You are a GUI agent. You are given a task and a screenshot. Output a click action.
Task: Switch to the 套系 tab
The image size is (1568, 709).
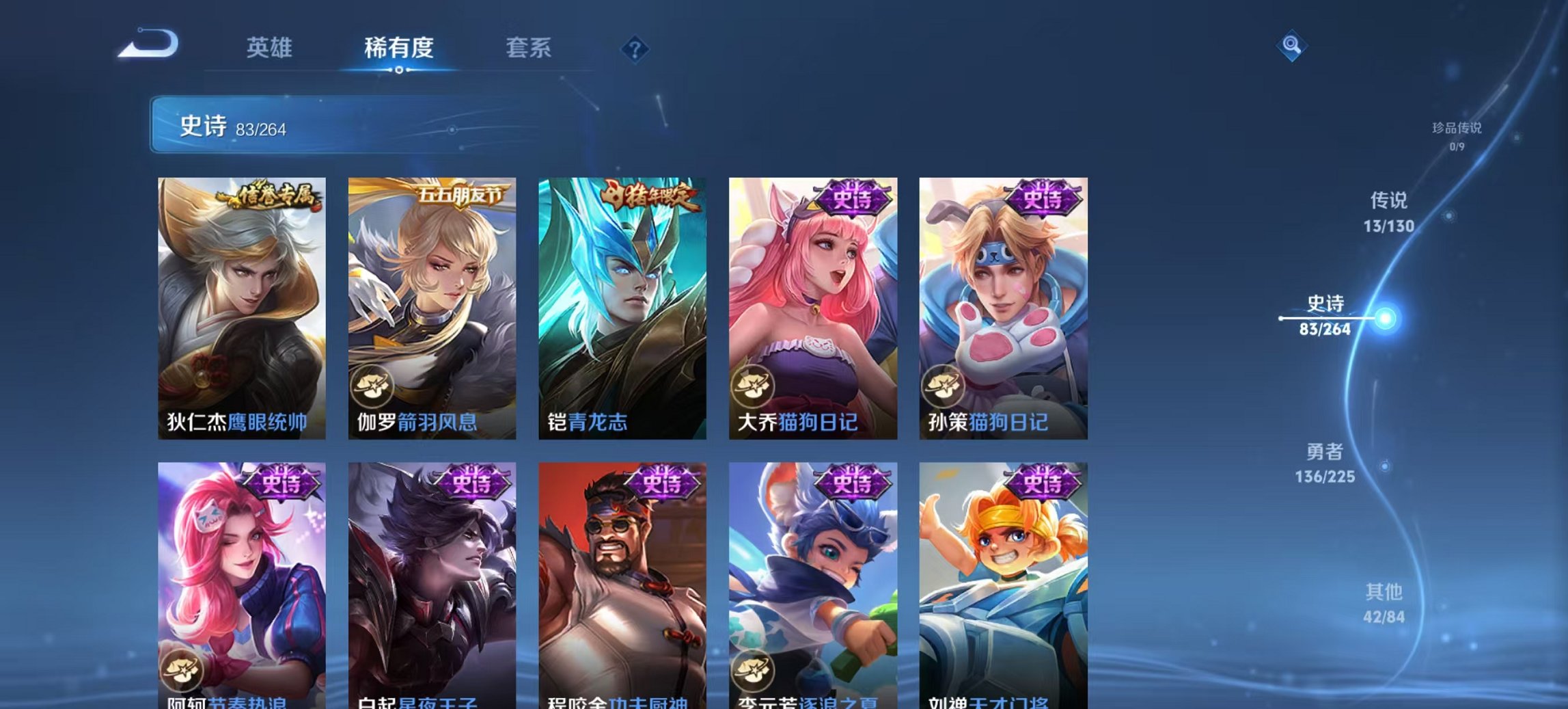529,48
